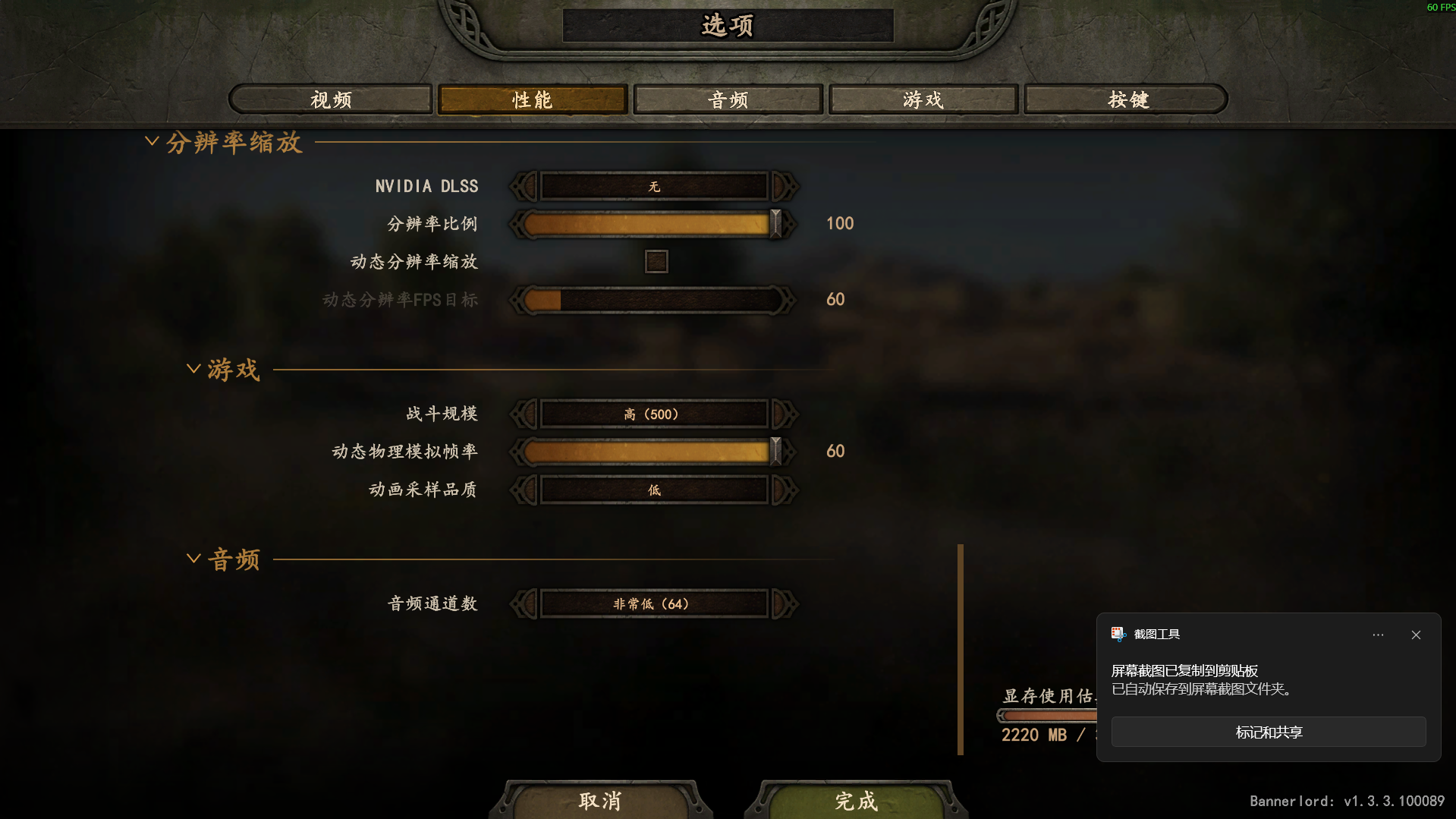Click right arrow on 动画采样品质 selector

click(784, 490)
